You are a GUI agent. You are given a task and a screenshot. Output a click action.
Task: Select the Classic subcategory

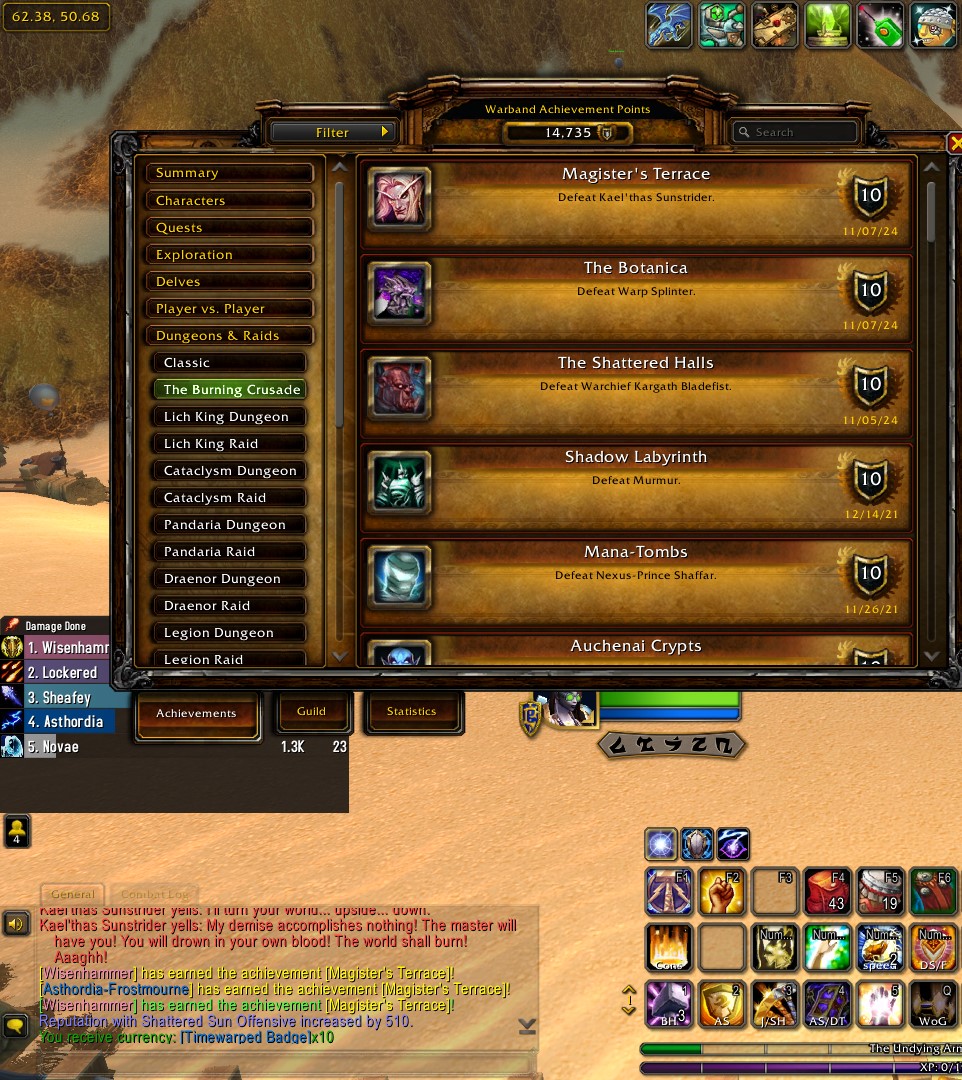click(x=229, y=363)
